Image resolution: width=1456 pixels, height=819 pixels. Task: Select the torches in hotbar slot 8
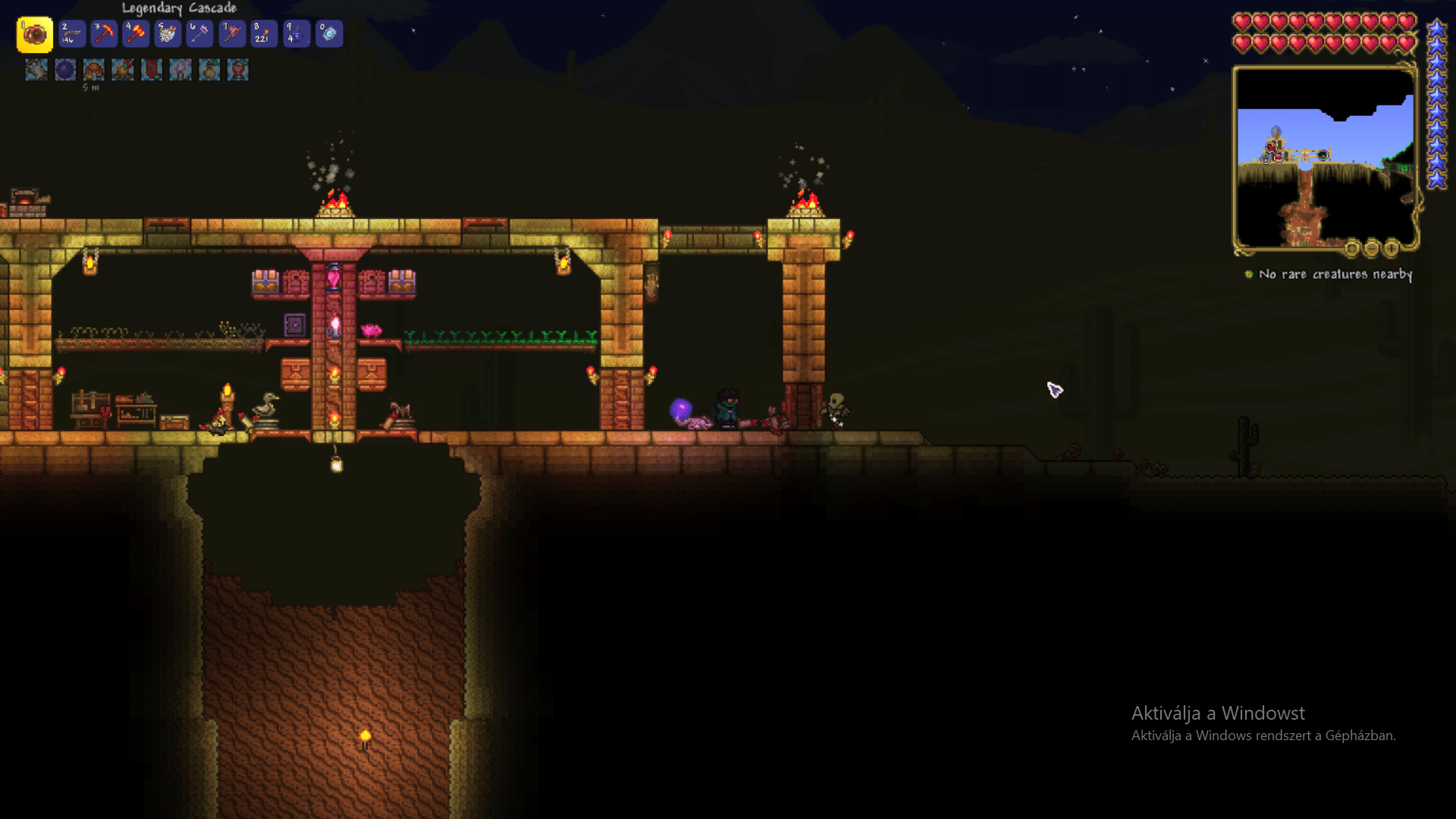point(263,33)
